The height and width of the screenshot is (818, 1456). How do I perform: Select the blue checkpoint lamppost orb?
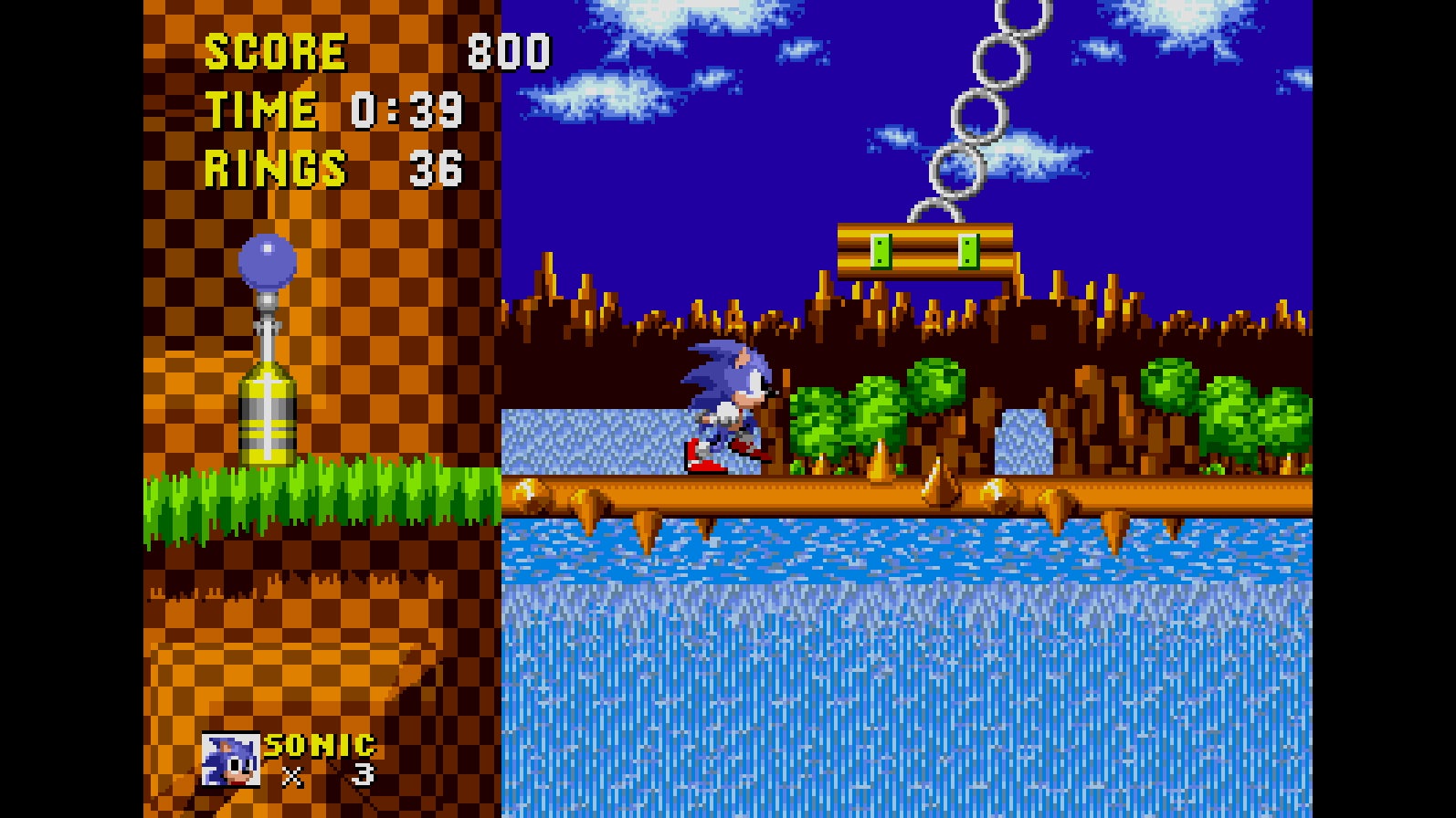pyautogui.click(x=266, y=262)
